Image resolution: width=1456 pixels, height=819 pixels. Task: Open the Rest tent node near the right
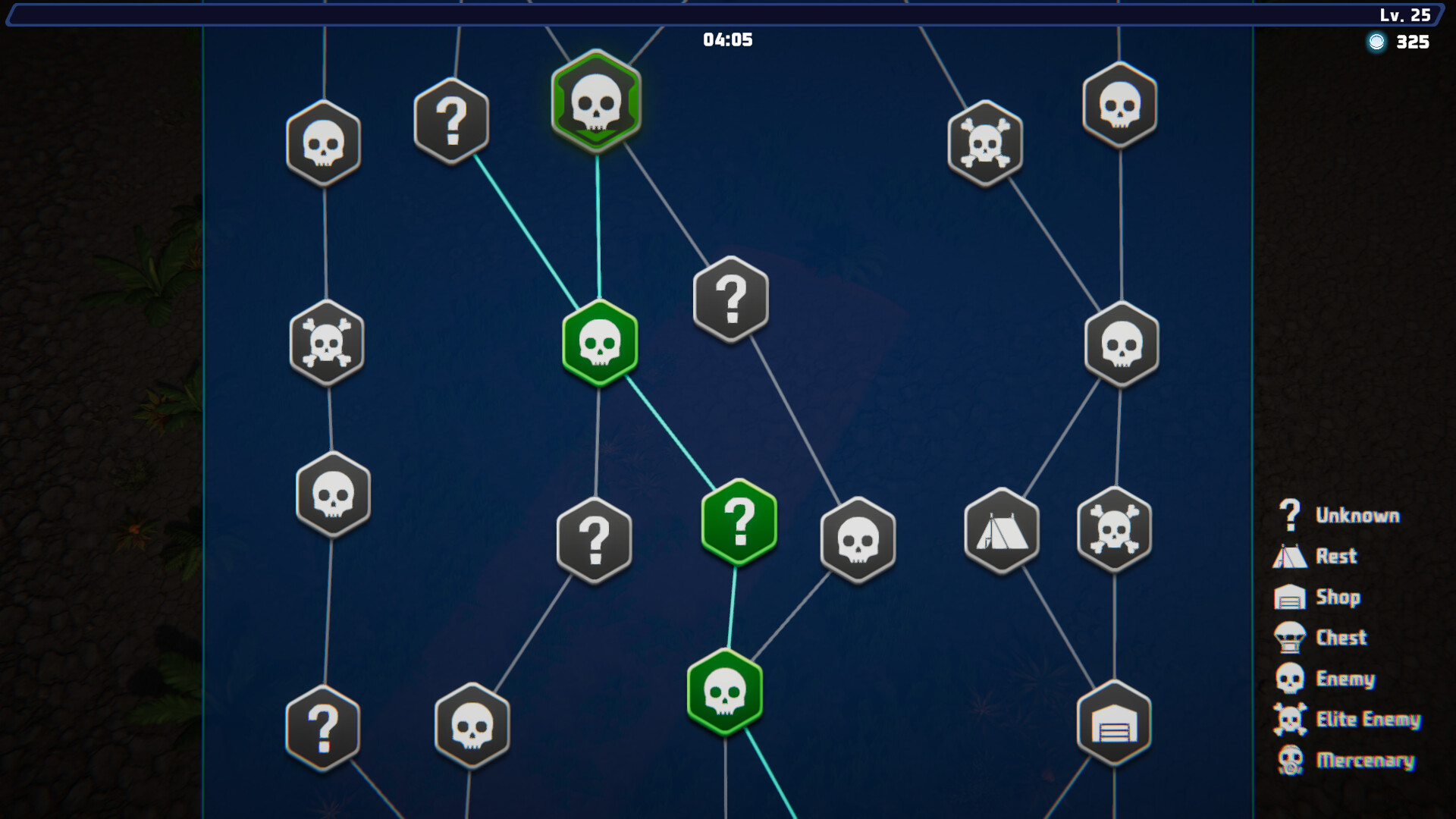(x=1001, y=532)
